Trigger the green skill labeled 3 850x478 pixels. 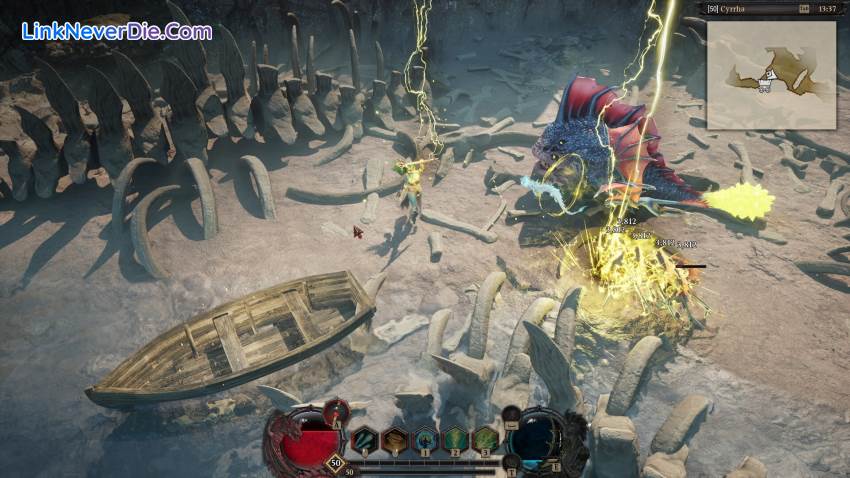pos(485,440)
